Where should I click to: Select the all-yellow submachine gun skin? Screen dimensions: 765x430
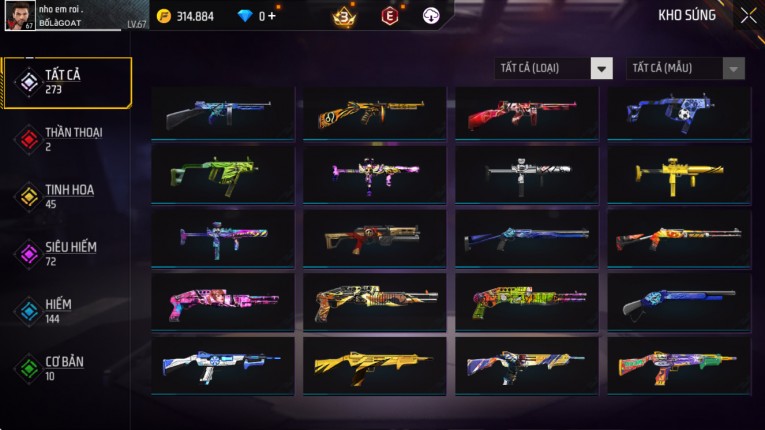(x=679, y=175)
